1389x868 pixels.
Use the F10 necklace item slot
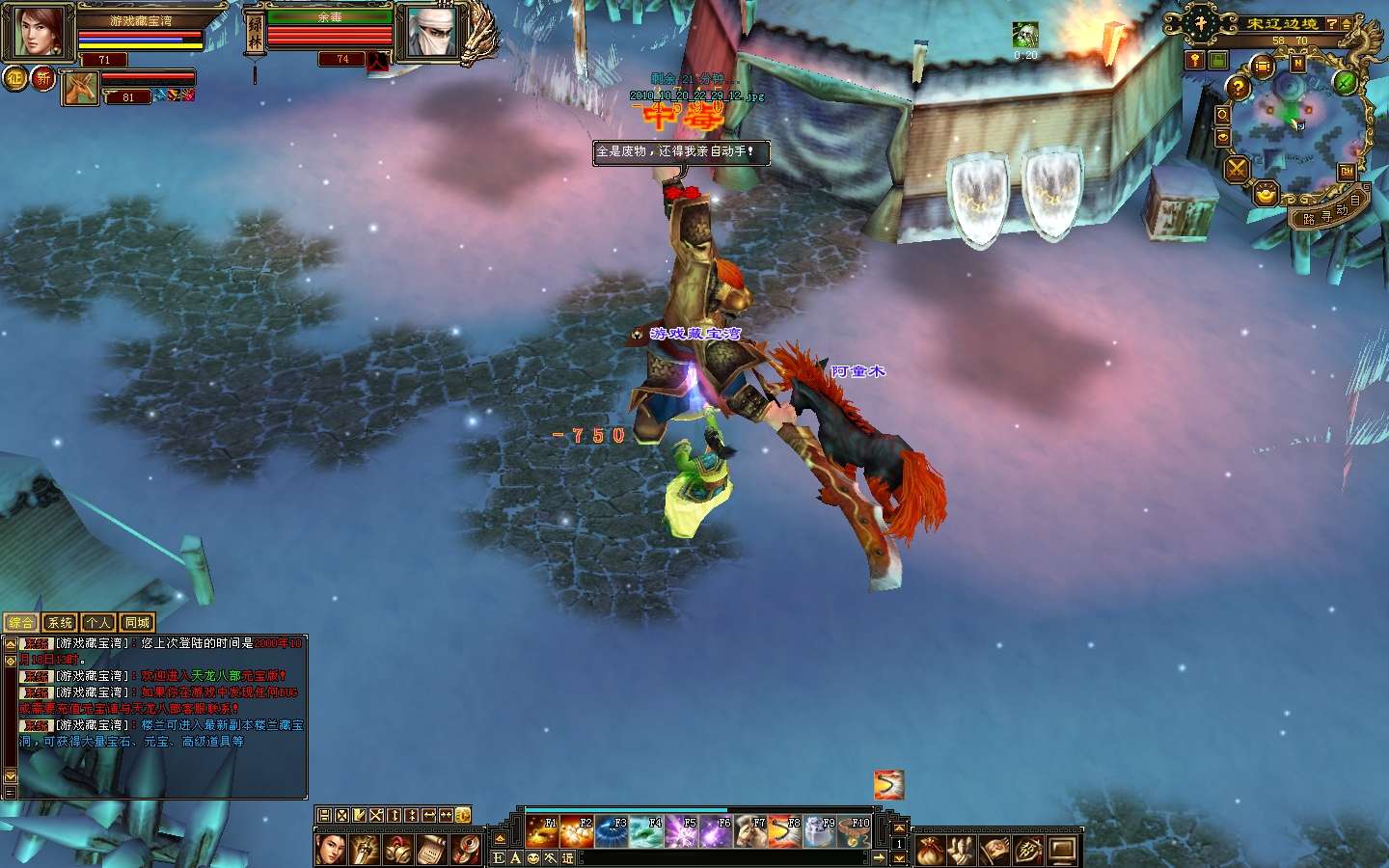[x=854, y=831]
